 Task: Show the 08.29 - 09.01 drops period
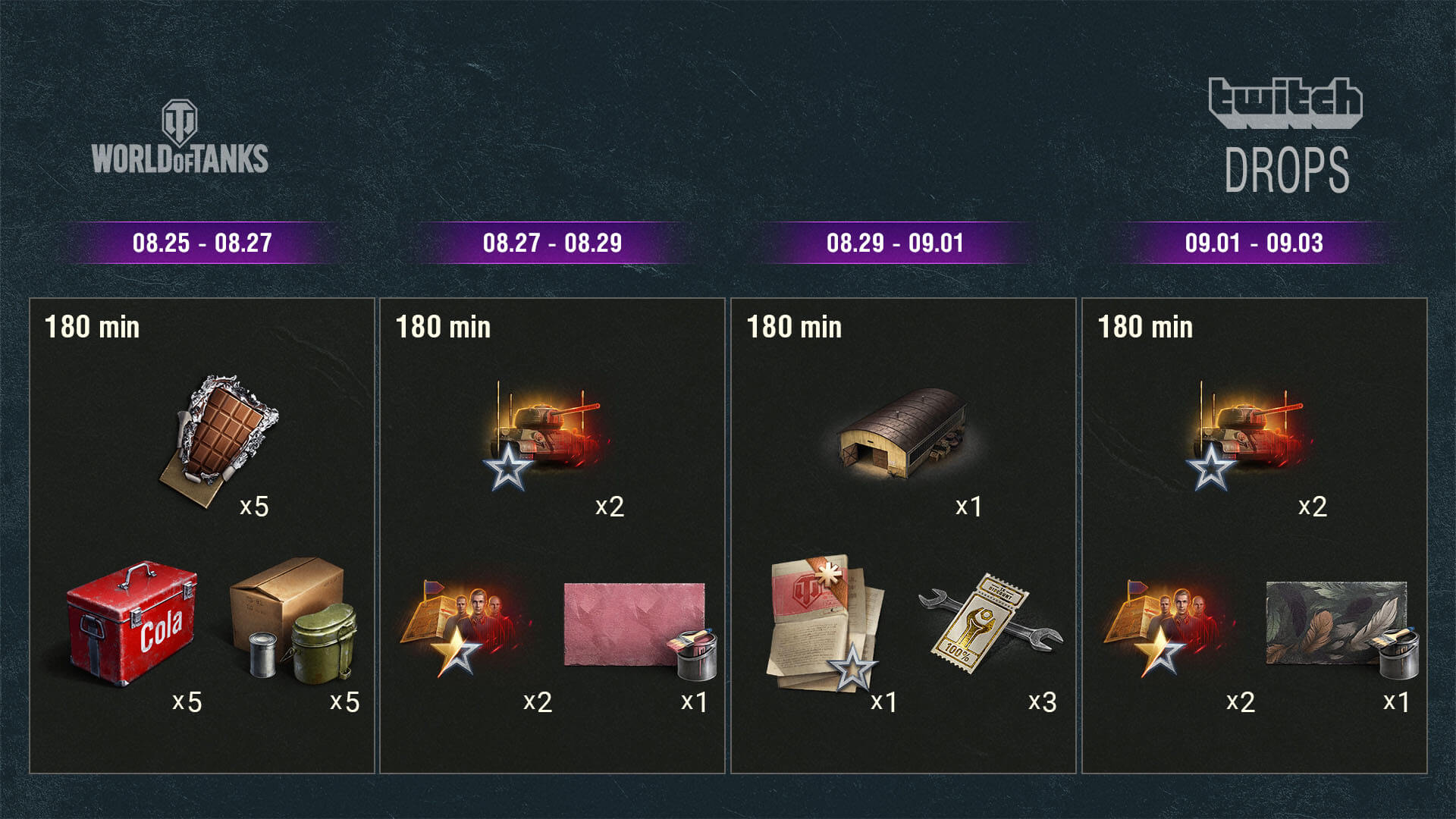895,243
